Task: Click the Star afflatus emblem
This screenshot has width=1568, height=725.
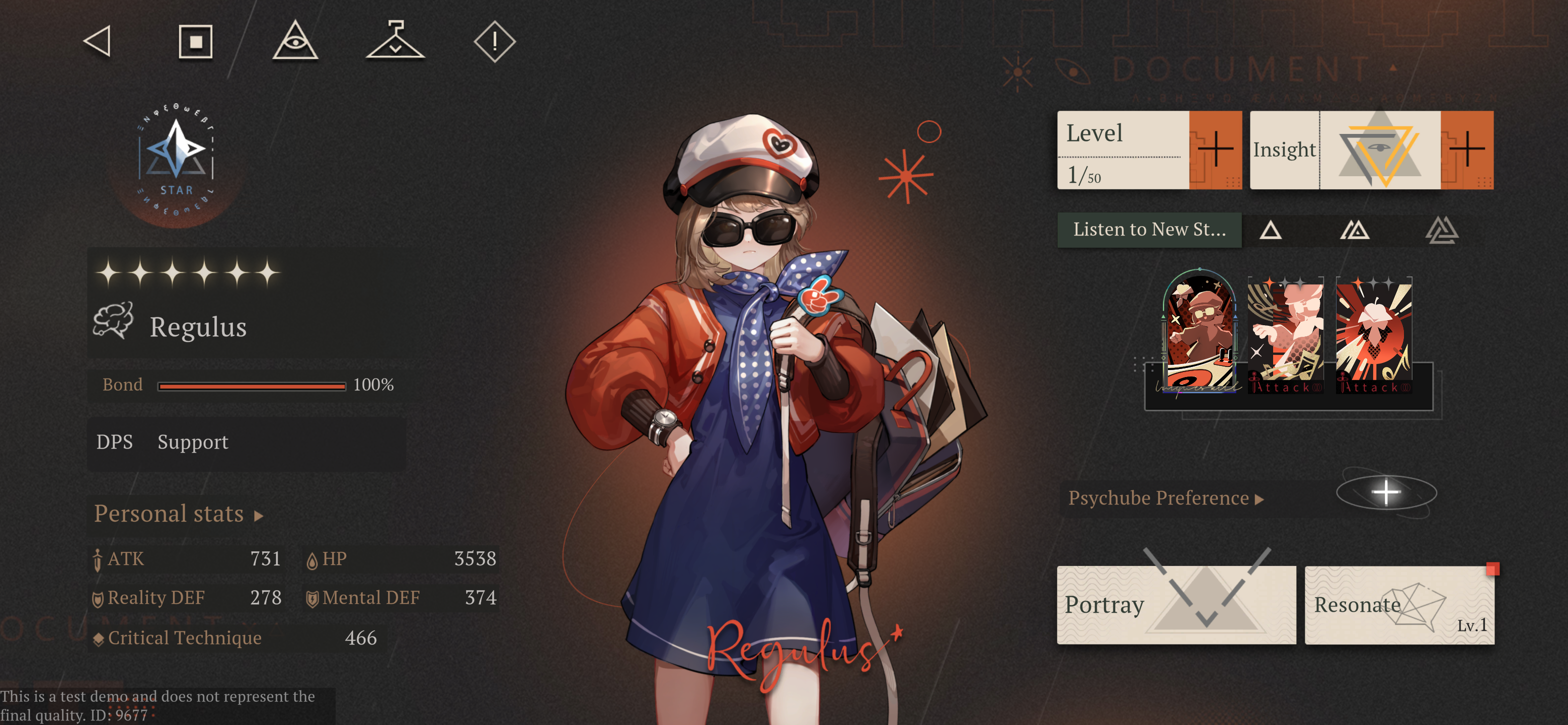Action: point(176,160)
